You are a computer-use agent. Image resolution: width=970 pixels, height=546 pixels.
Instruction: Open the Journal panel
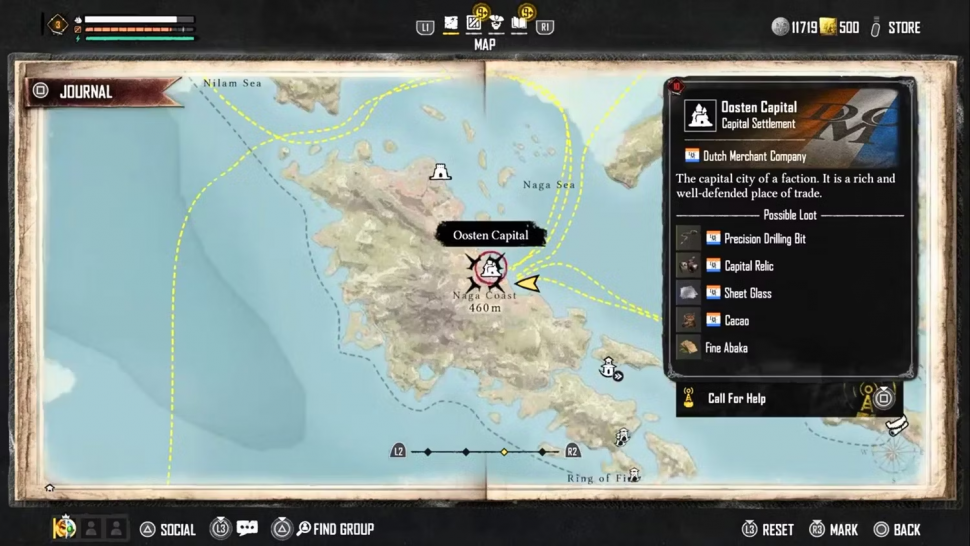tap(84, 92)
